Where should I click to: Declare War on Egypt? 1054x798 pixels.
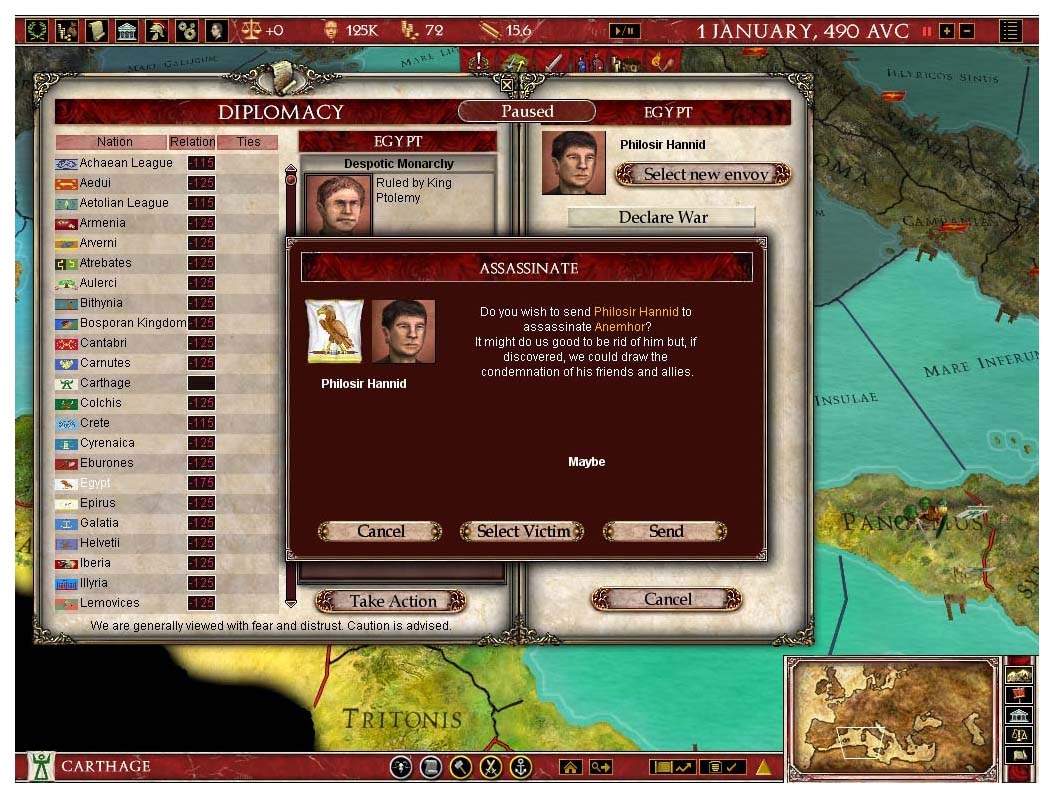click(662, 217)
